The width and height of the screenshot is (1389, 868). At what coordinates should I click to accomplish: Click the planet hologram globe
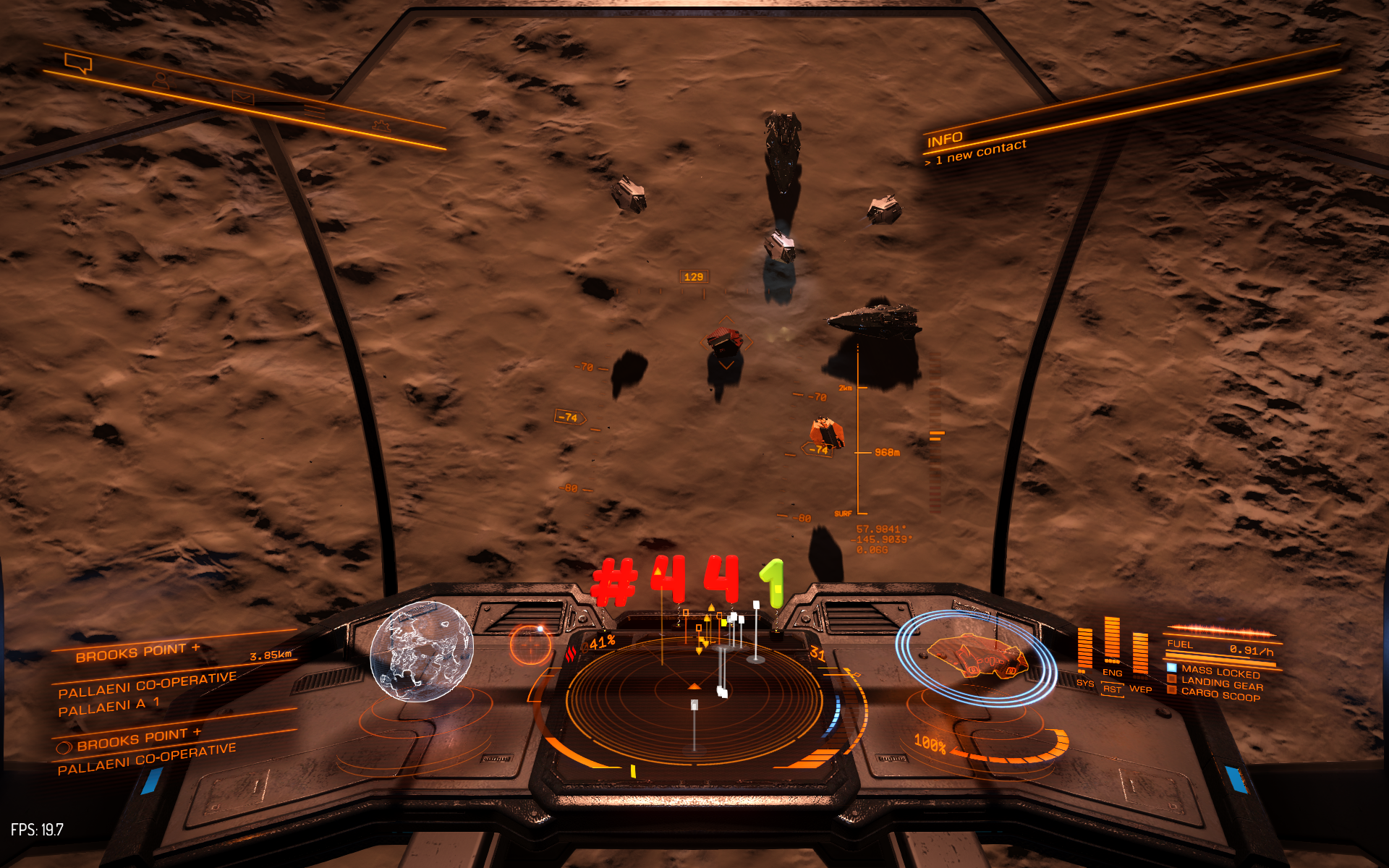point(421,652)
